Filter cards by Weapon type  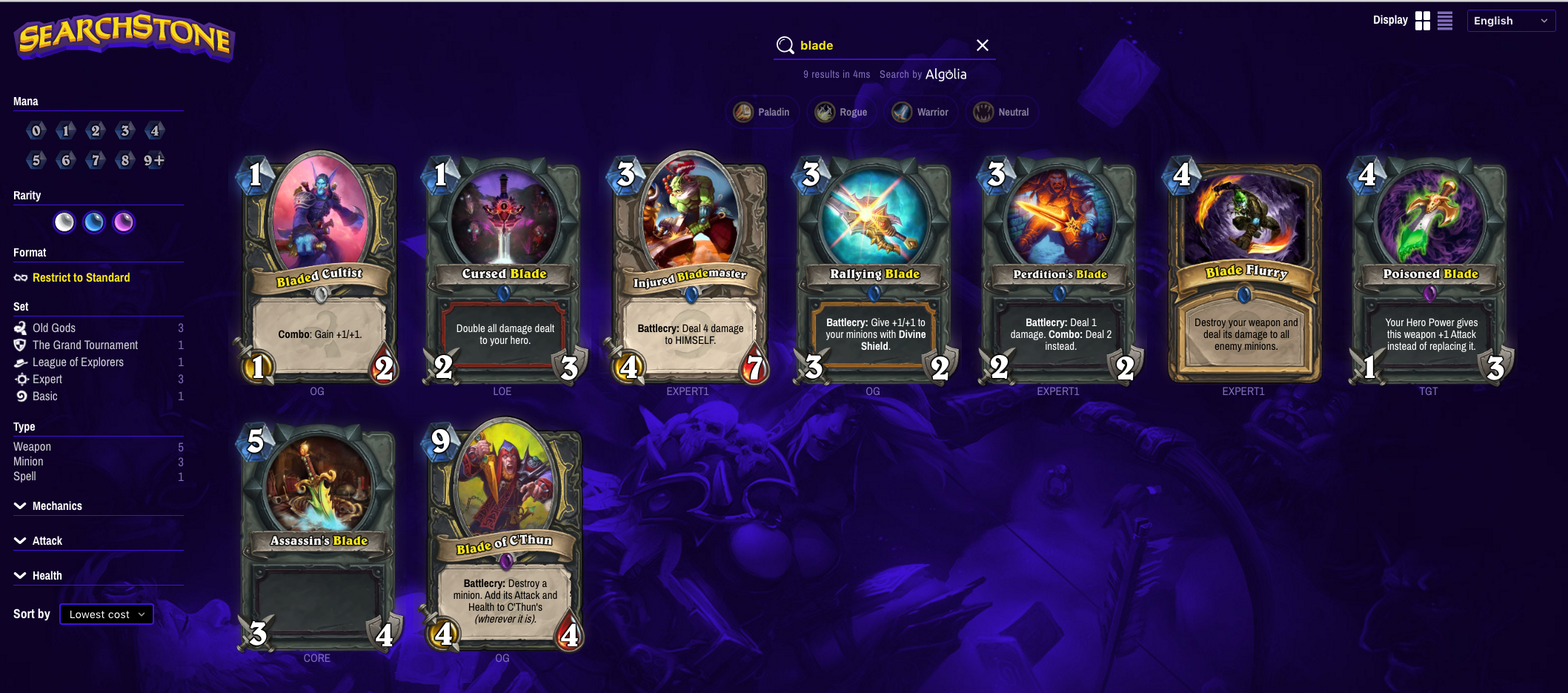(32, 446)
